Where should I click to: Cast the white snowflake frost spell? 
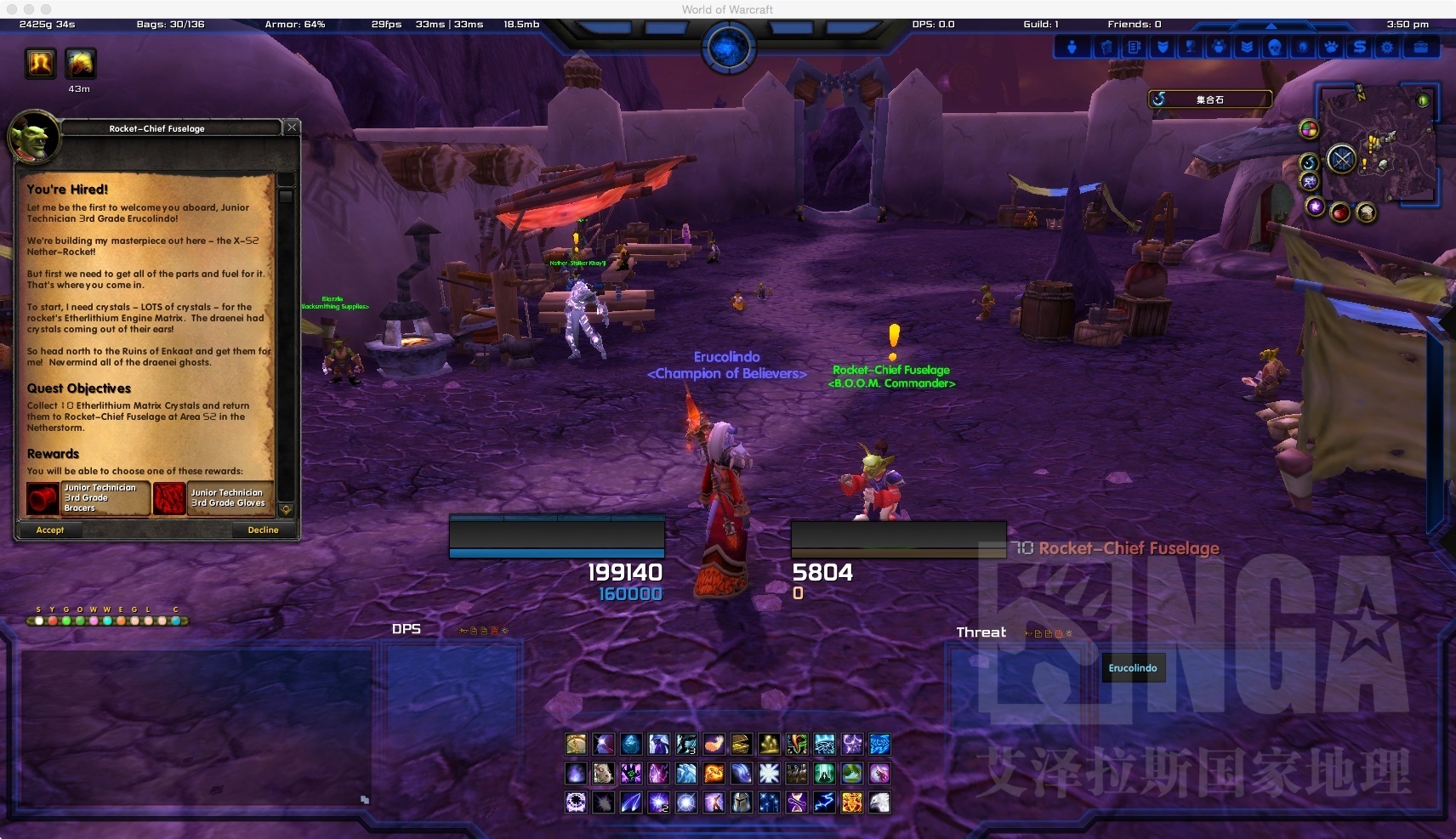(x=769, y=773)
